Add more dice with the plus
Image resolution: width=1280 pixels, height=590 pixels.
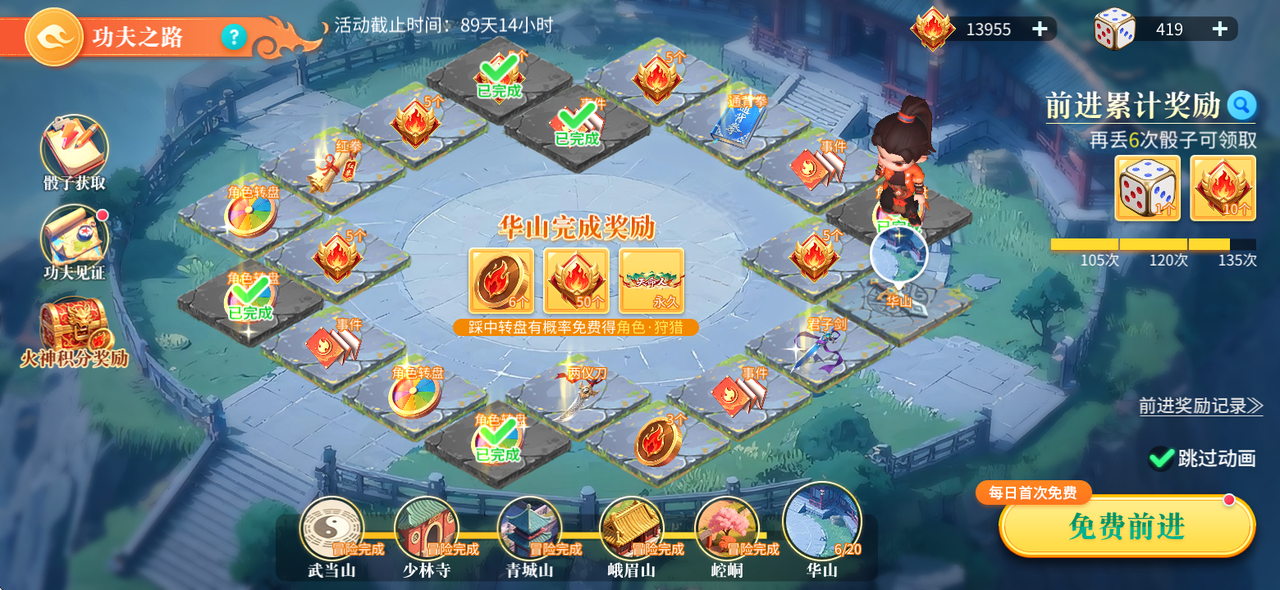pyautogui.click(x=1220, y=29)
